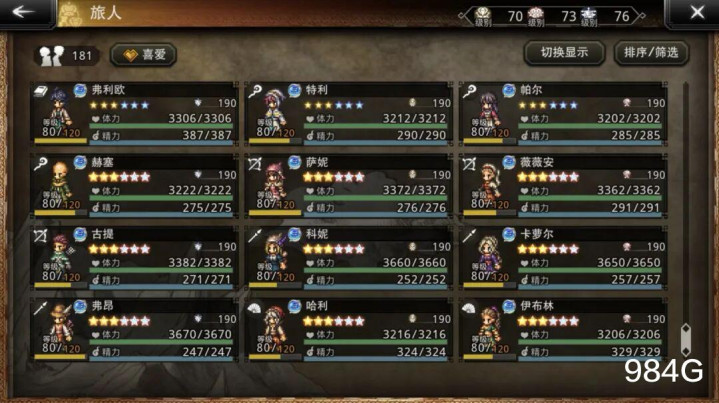Toggle the 喜爱 favorites filter

(143, 55)
